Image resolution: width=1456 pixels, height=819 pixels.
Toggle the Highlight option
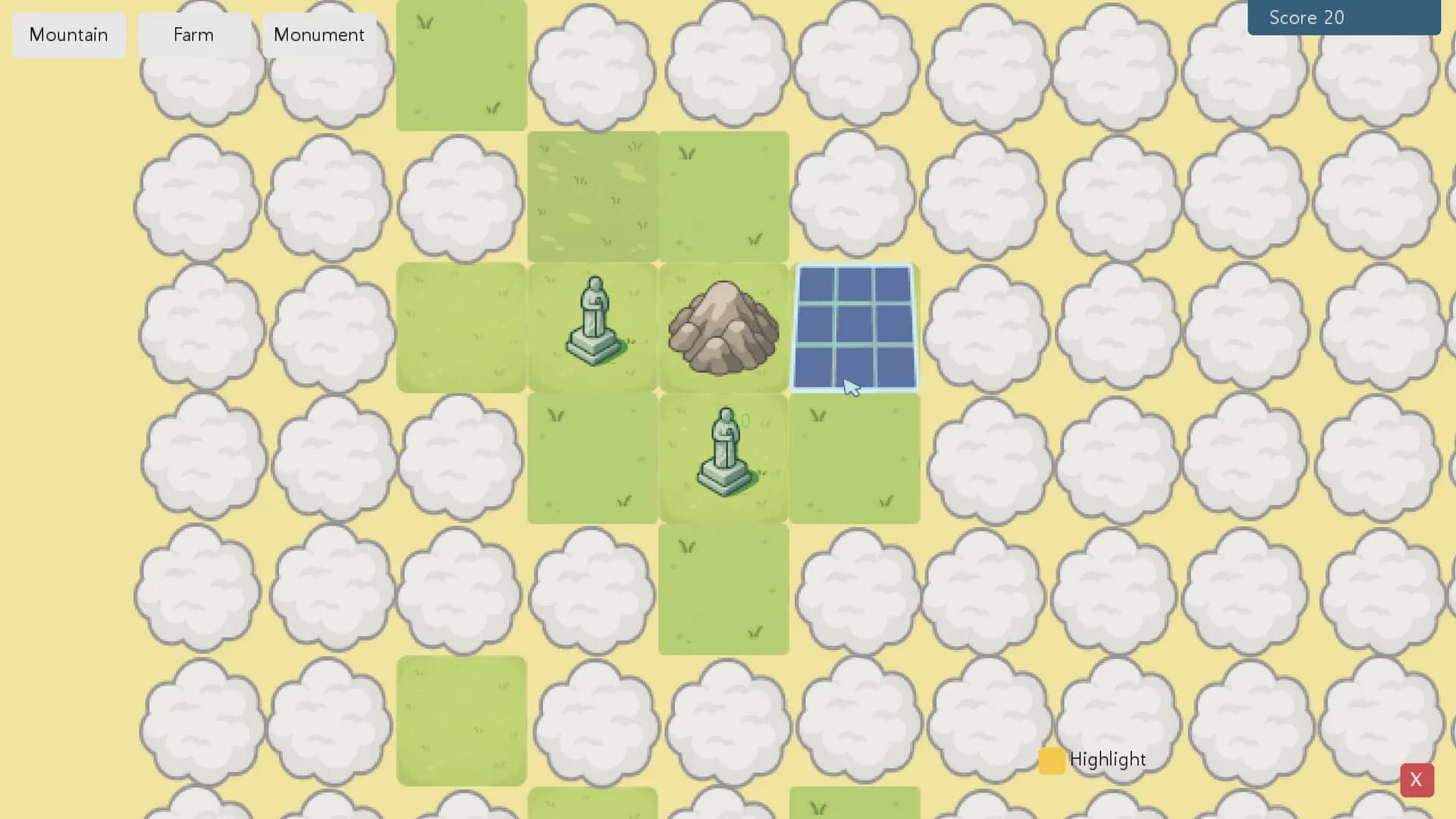(1107, 759)
